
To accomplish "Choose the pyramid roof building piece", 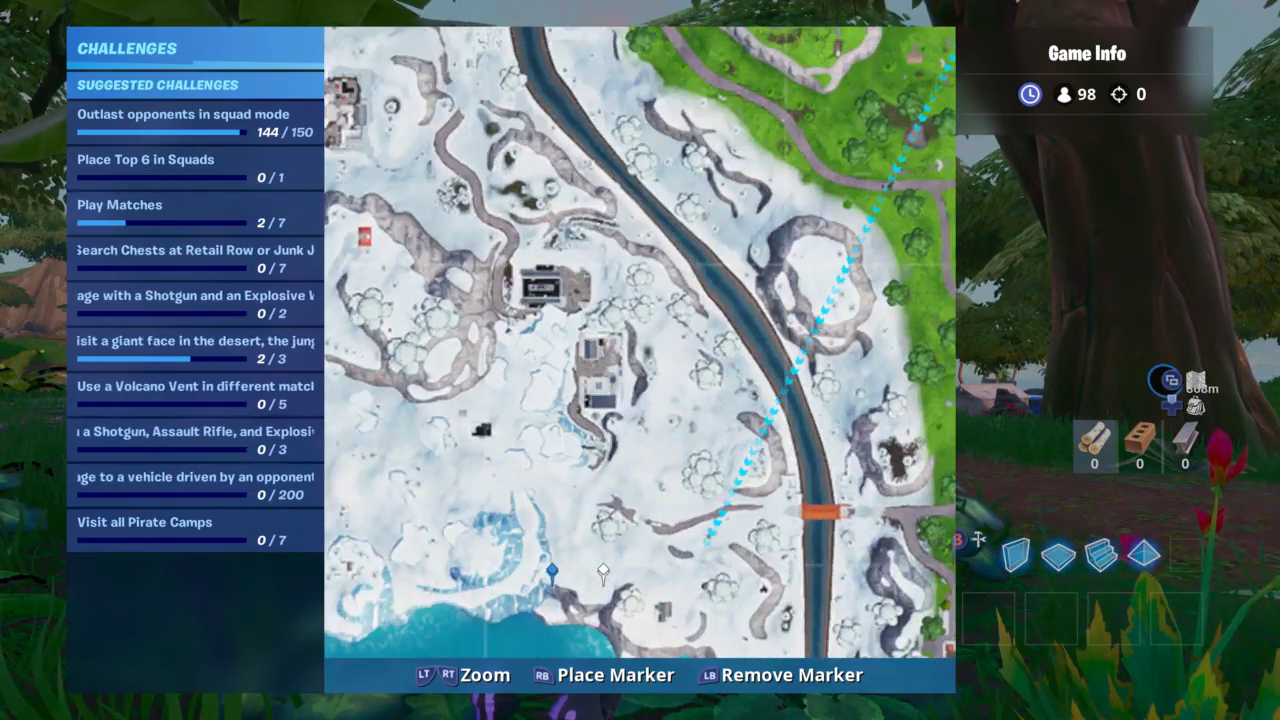I will click(x=1144, y=554).
